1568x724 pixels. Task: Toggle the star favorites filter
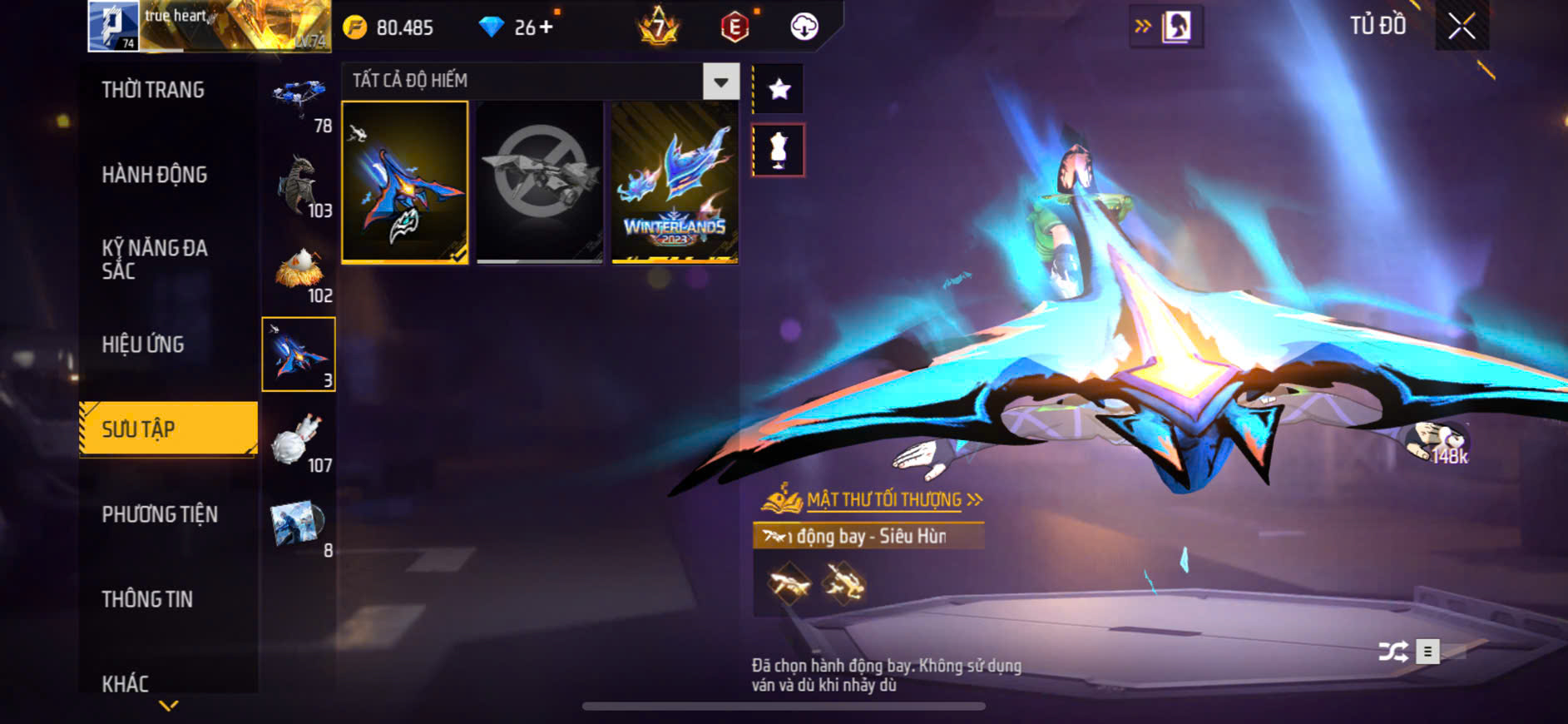click(x=779, y=88)
